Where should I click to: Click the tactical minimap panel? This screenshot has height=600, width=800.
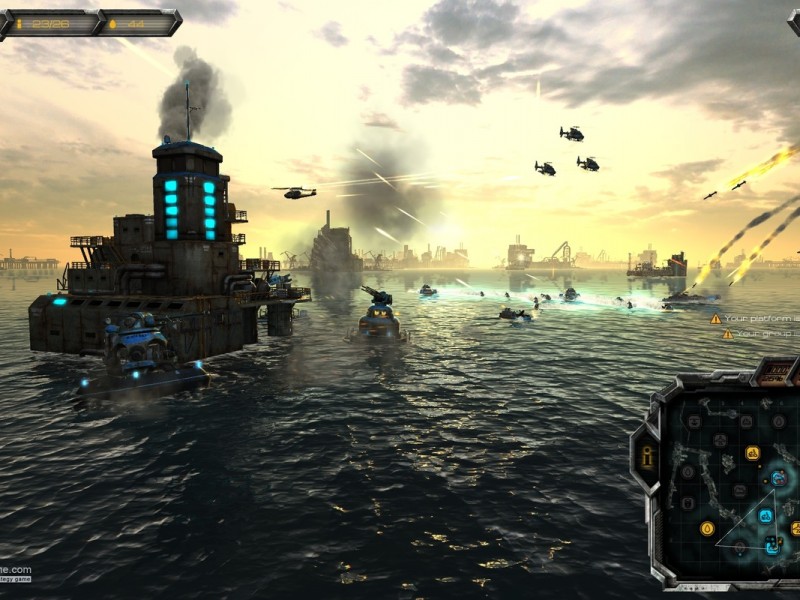[x=735, y=480]
